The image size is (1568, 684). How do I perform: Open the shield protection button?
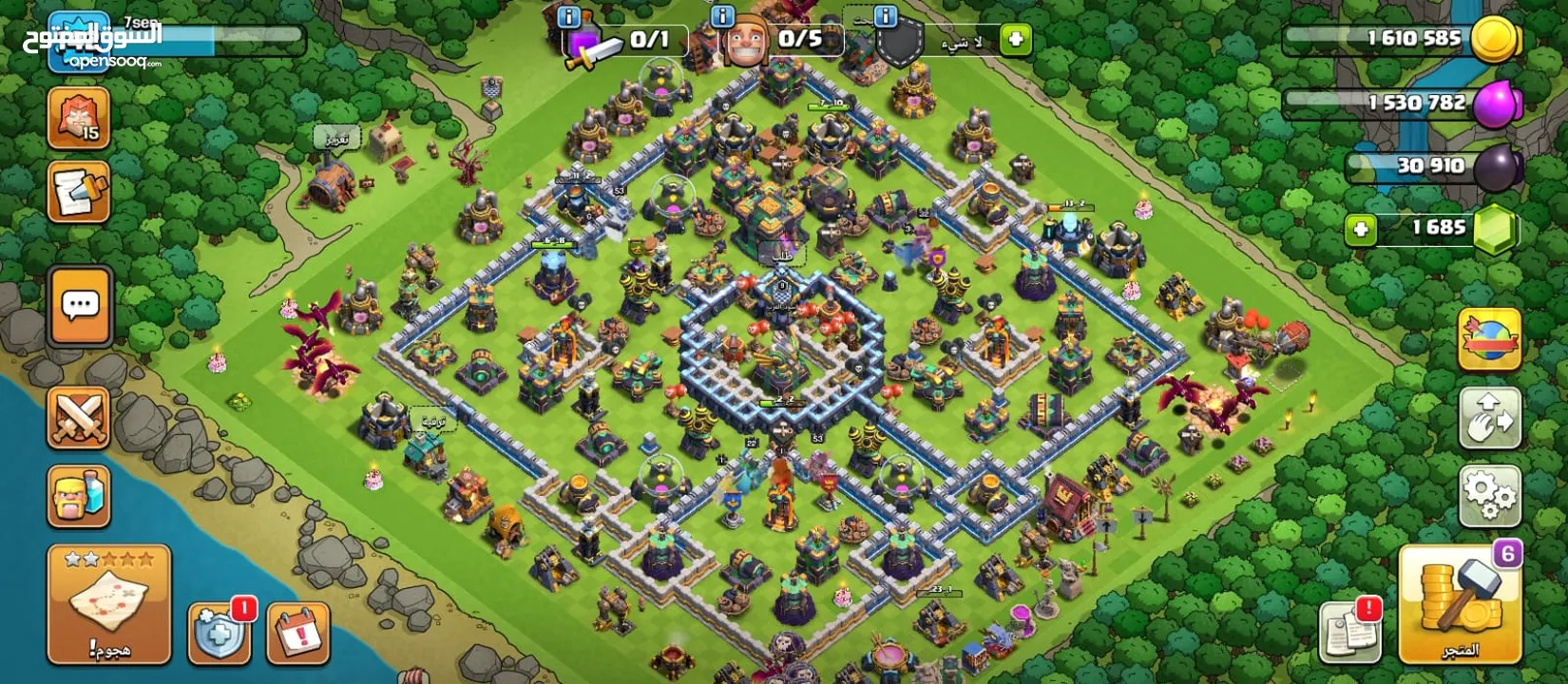point(220,632)
